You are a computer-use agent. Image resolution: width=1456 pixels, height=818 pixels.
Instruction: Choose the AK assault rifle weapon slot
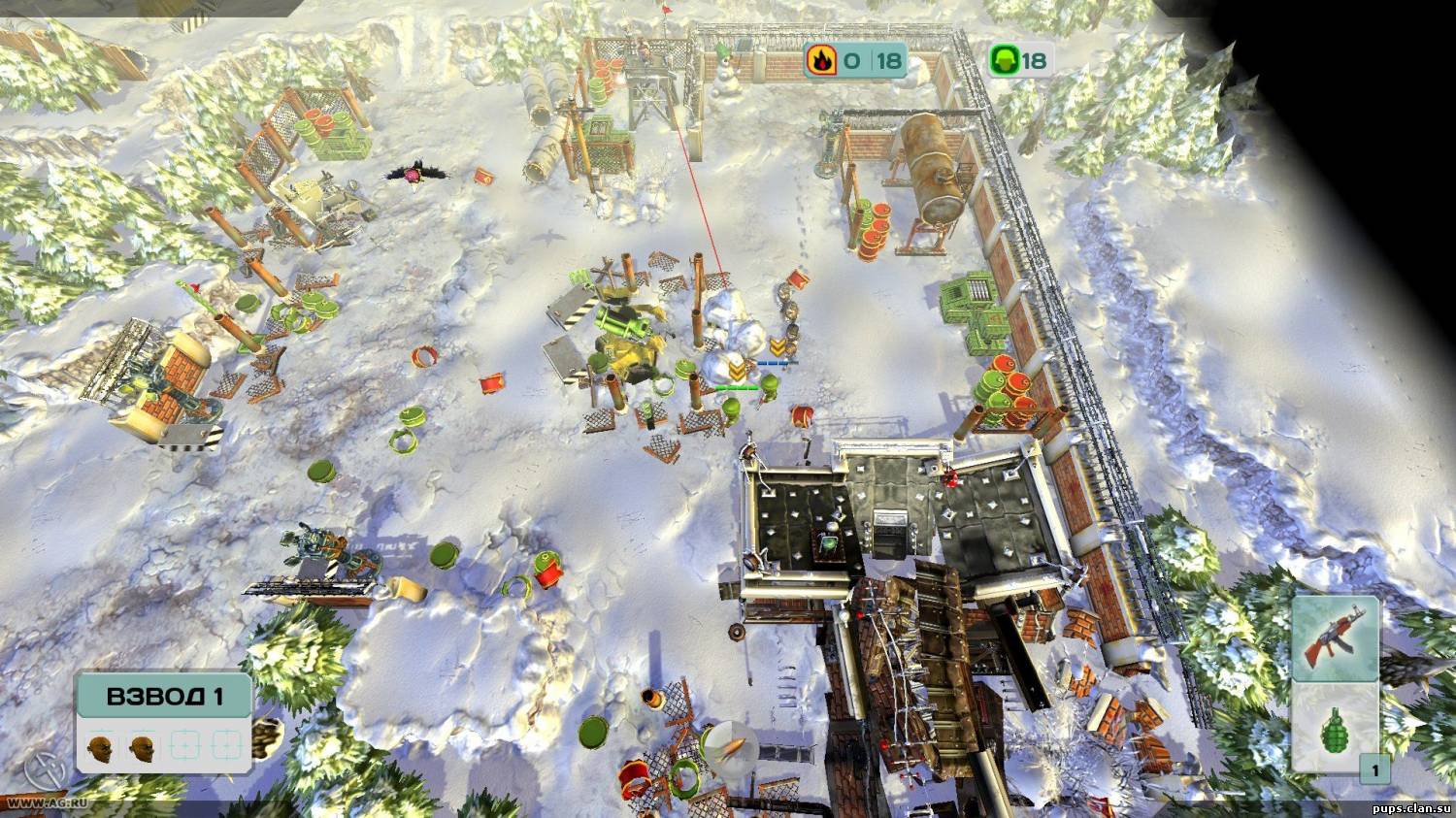1335,638
